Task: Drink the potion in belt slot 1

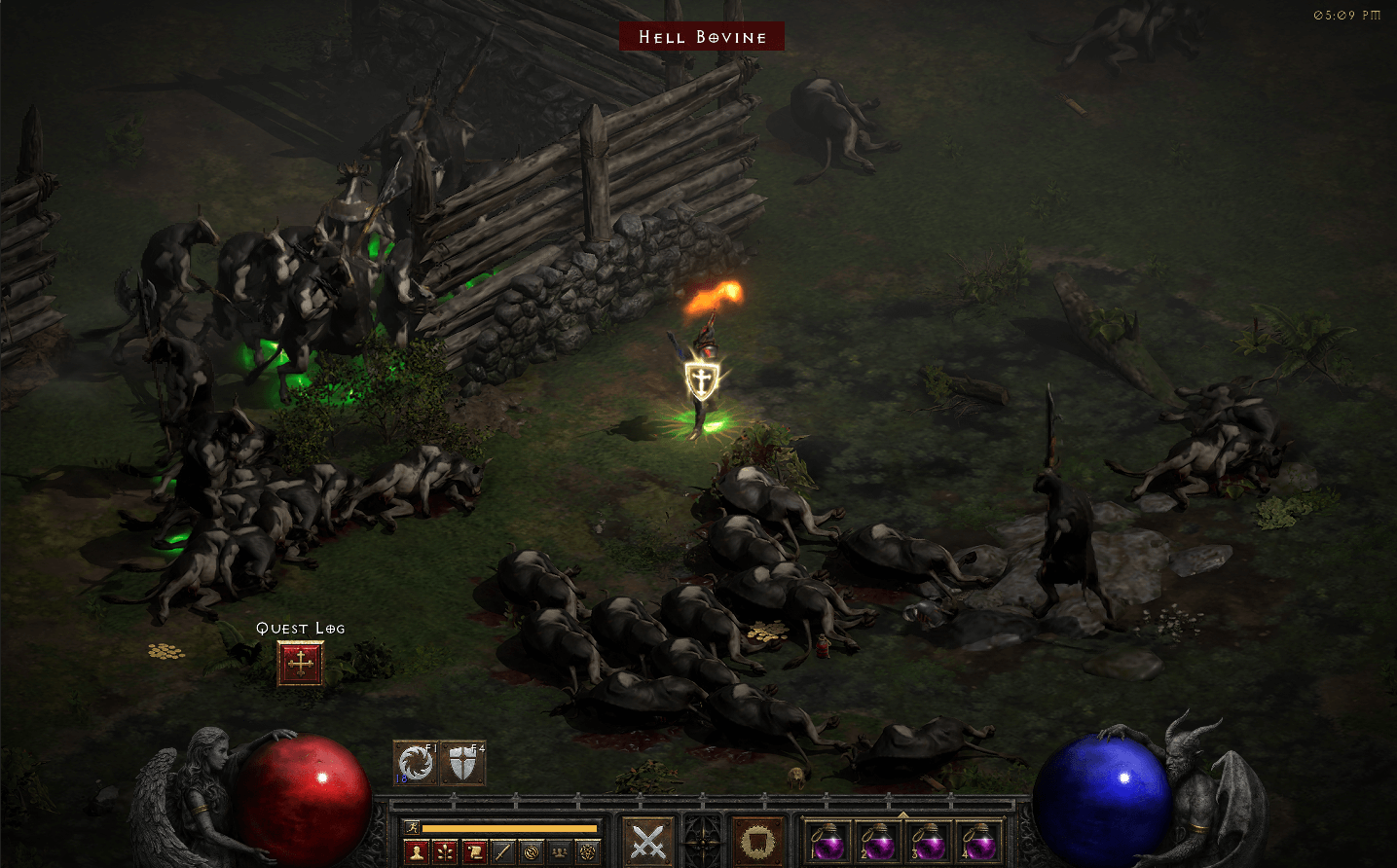Action: [x=827, y=843]
